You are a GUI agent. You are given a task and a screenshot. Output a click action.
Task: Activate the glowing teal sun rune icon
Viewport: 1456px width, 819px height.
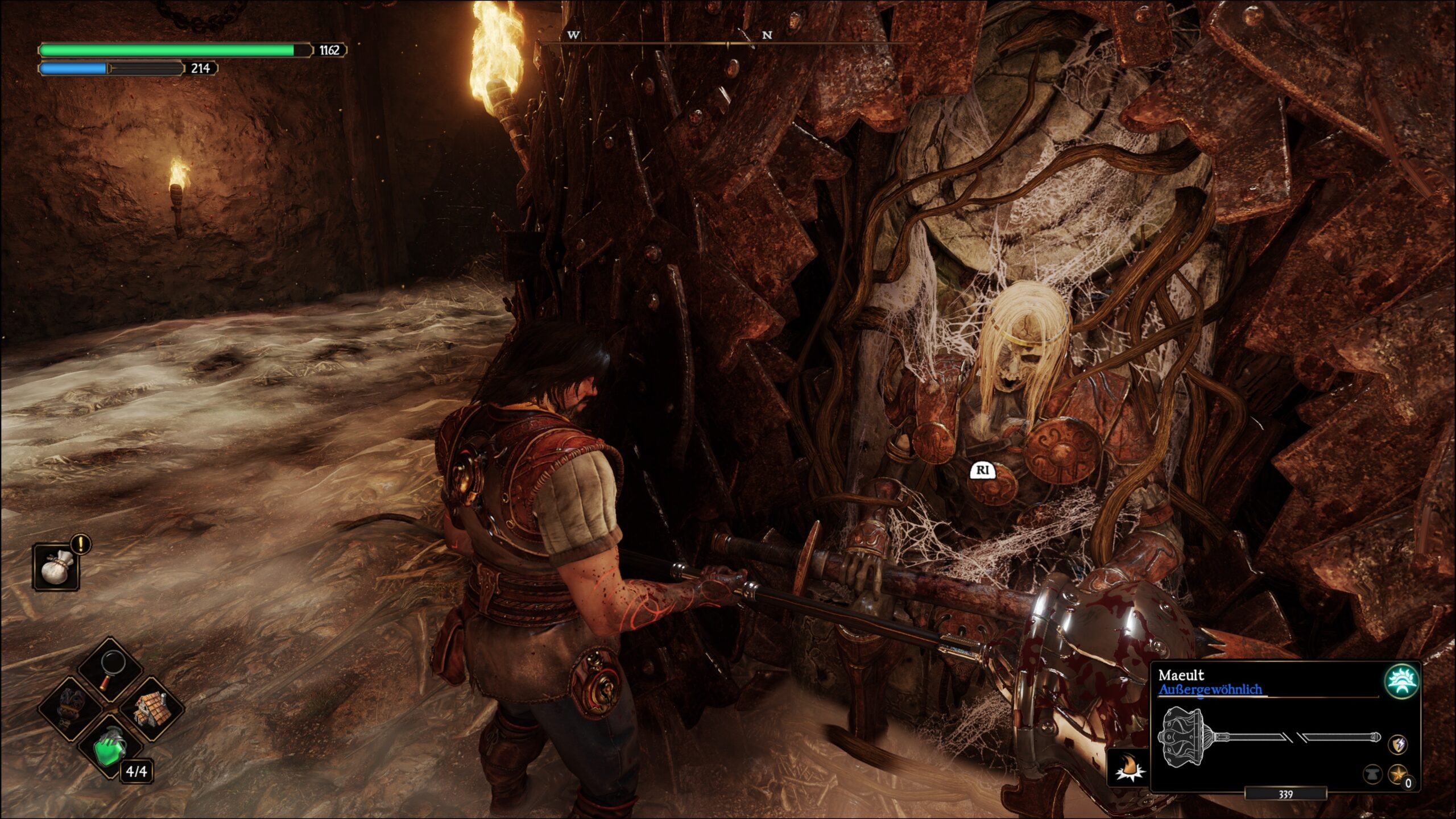pos(1400,682)
